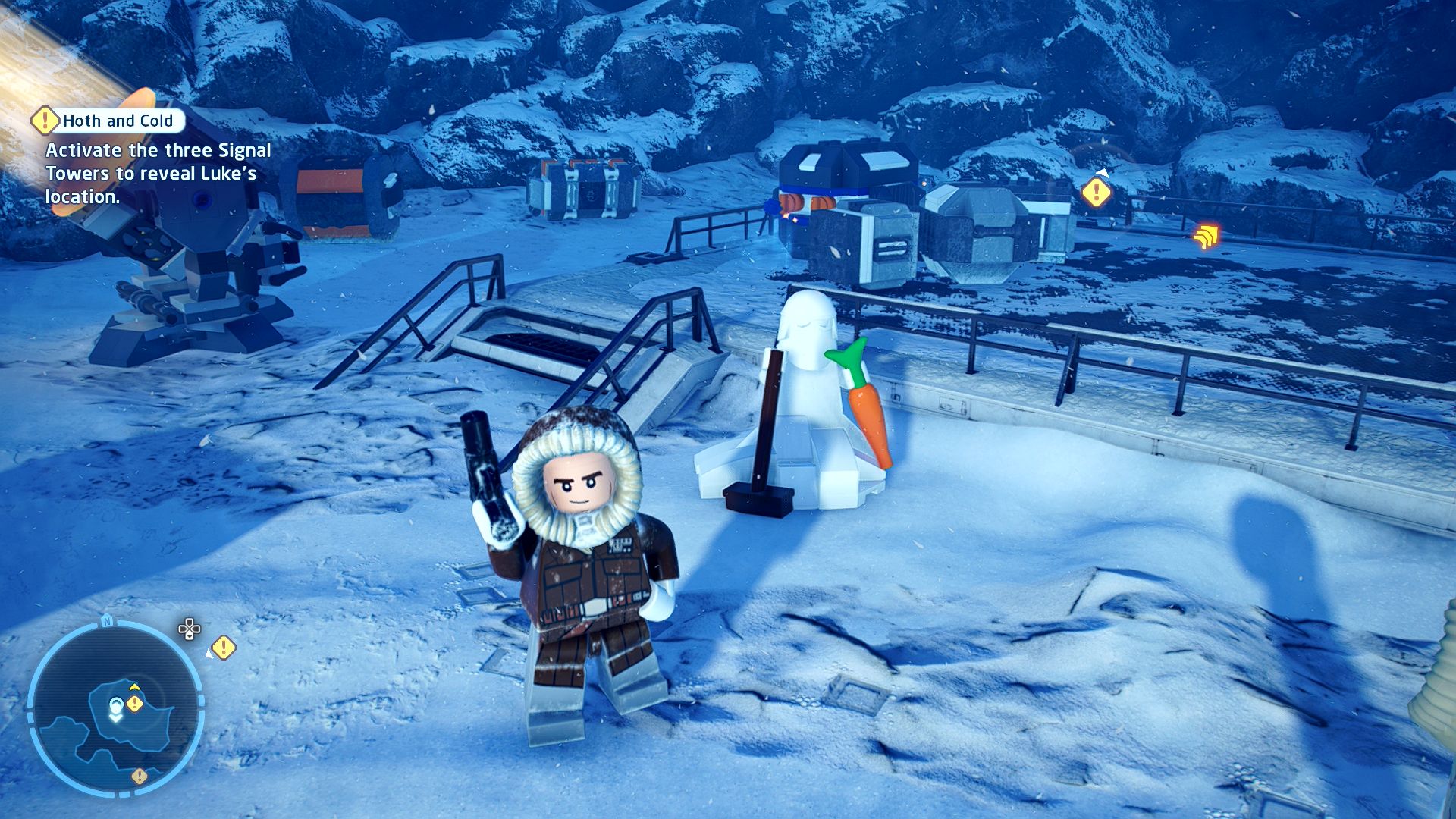Viewport: 1456px width, 819px height.
Task: Click the exclamation icon next to Hoth and Cold
Action: coord(45,121)
